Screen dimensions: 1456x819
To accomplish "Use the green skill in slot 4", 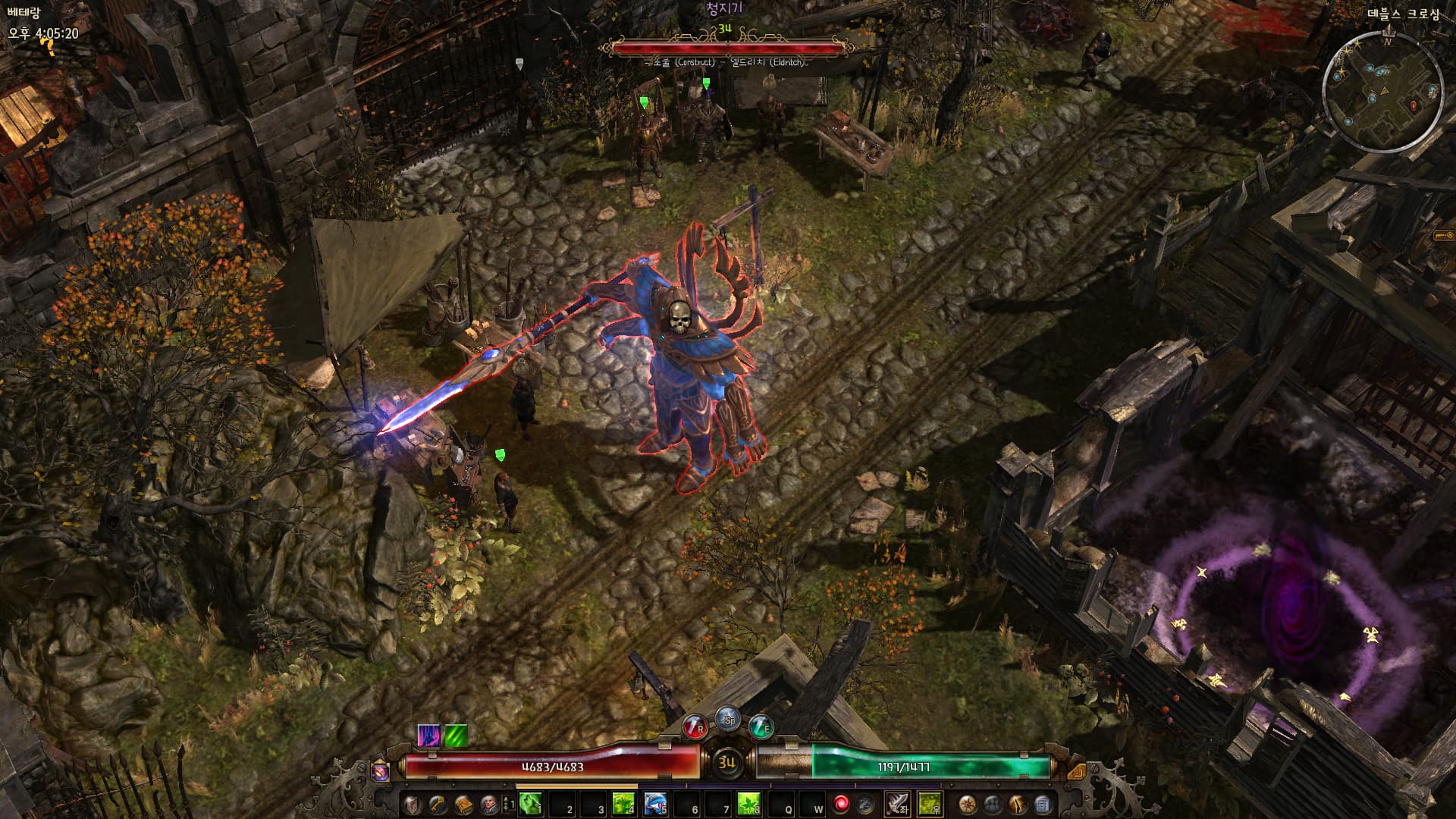I will point(623,804).
